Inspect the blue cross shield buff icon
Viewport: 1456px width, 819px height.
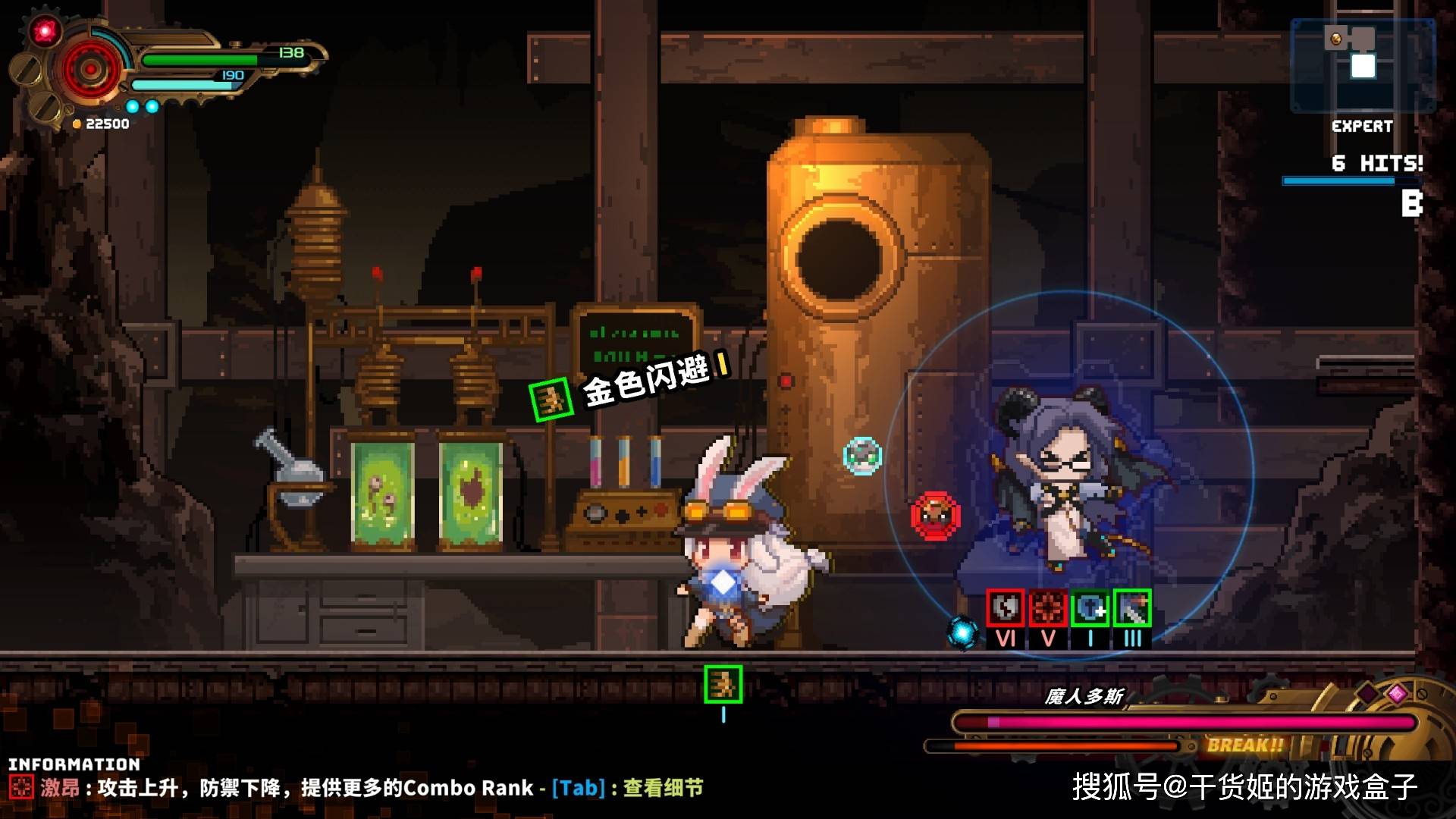(x=1090, y=608)
